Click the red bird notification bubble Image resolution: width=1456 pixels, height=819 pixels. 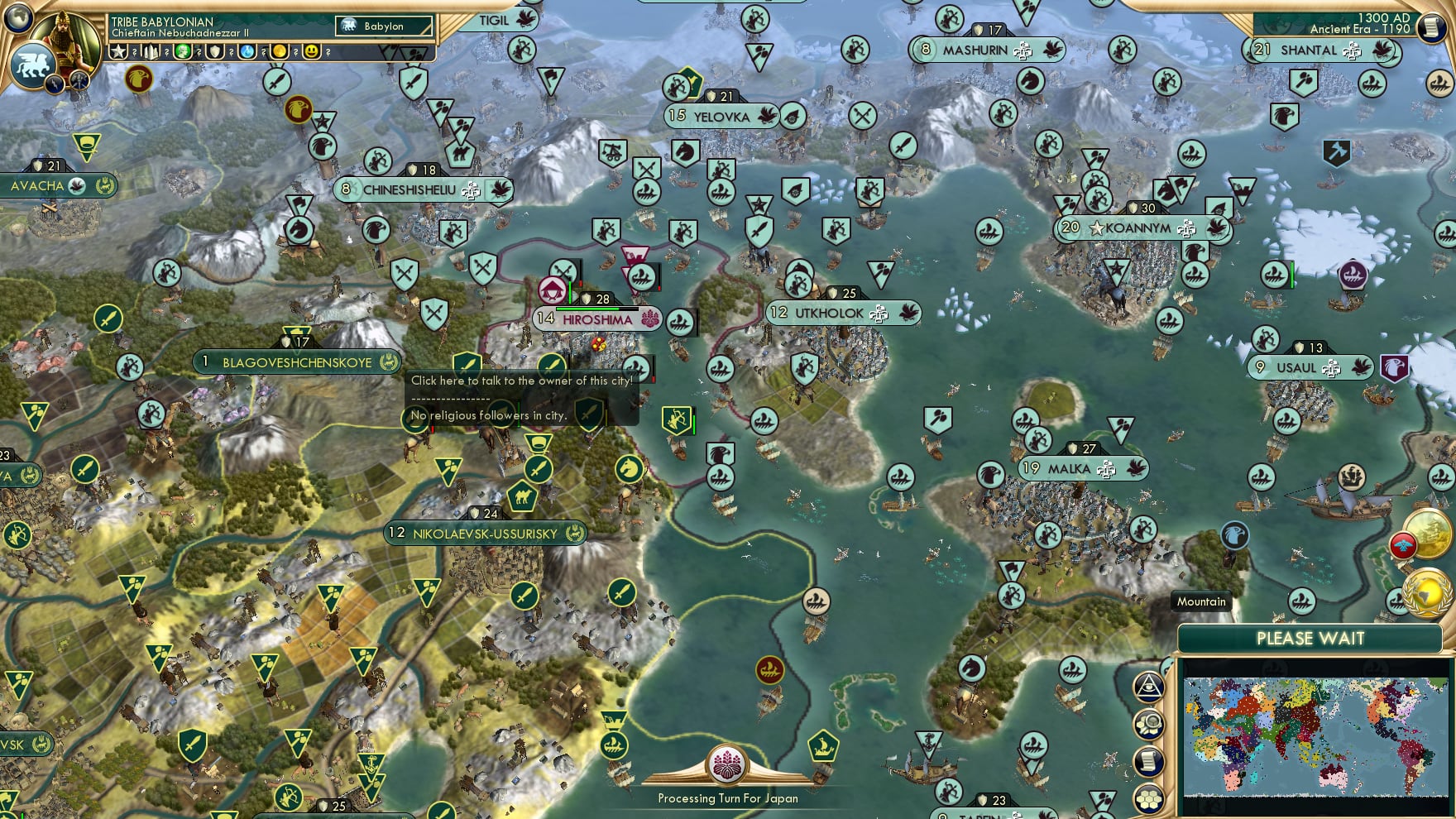click(1403, 545)
